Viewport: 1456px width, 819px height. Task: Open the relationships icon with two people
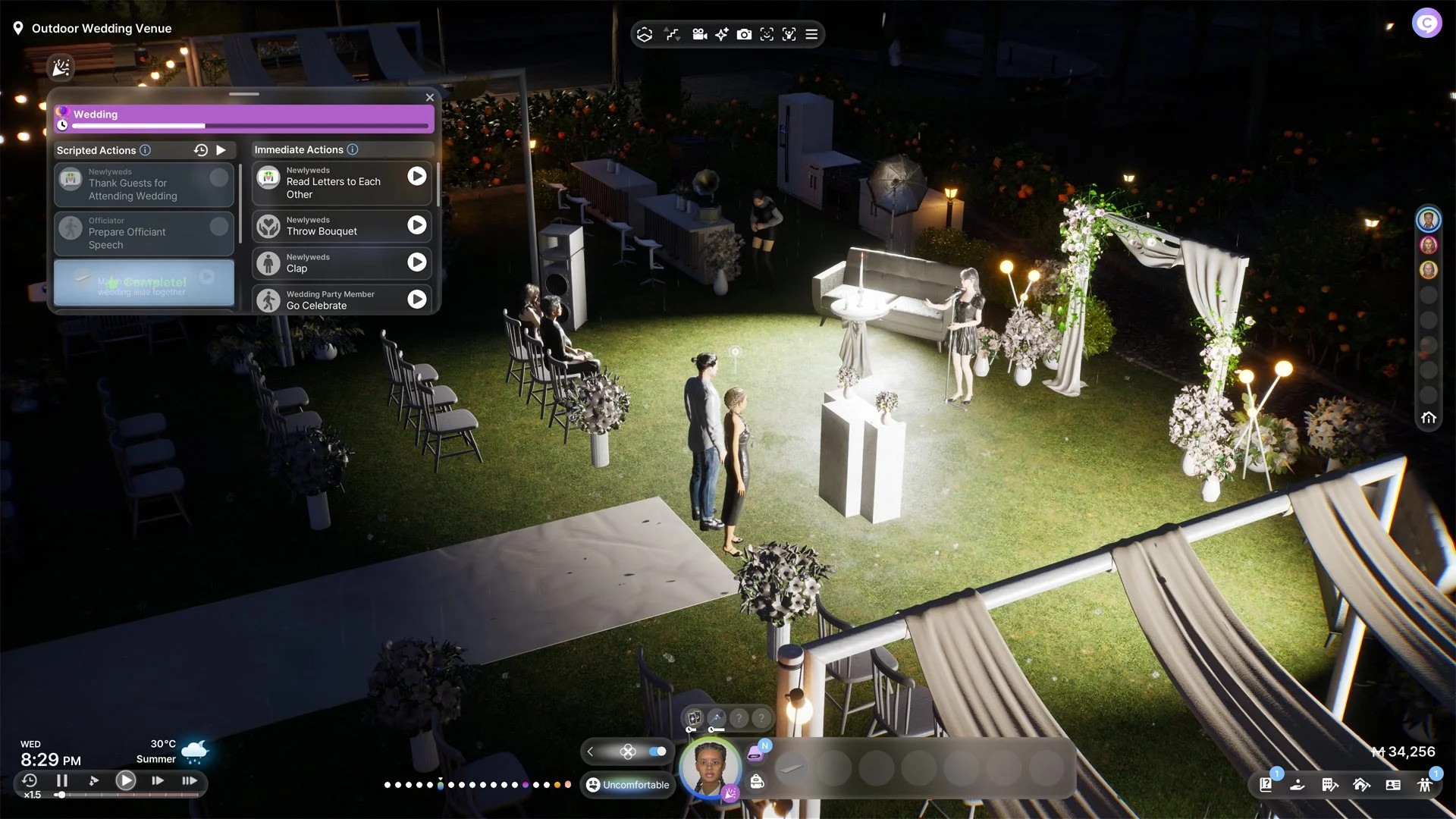click(1425, 785)
